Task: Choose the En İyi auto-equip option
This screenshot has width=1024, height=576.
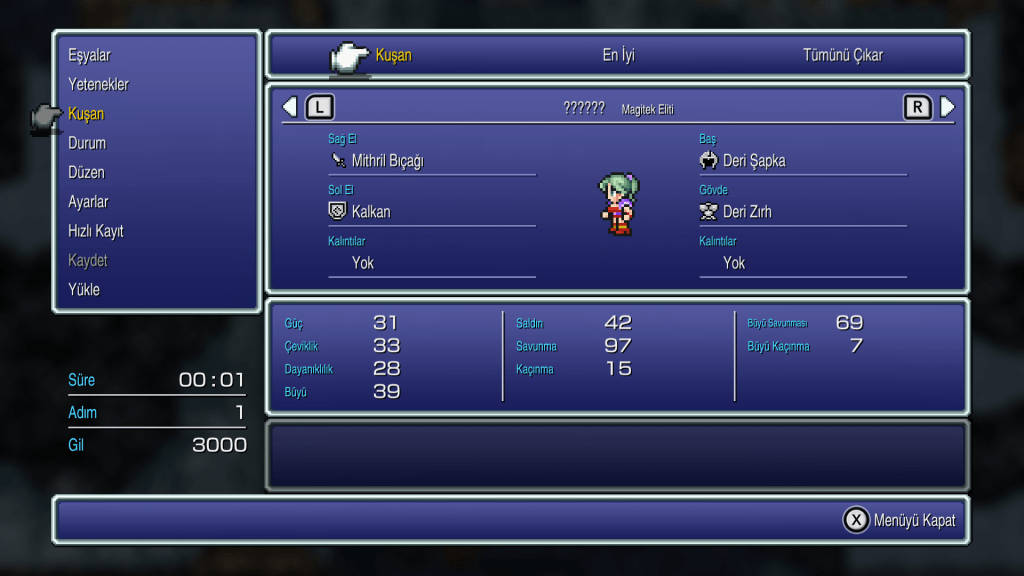Action: 618,55
